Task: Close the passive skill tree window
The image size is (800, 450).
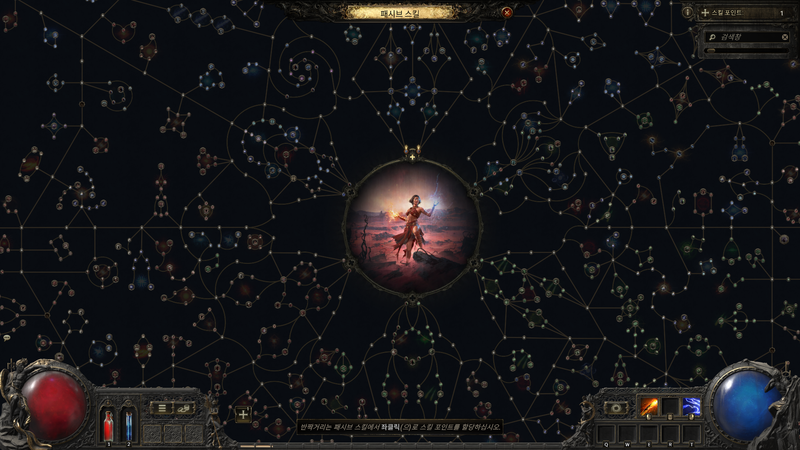Action: 507,12
